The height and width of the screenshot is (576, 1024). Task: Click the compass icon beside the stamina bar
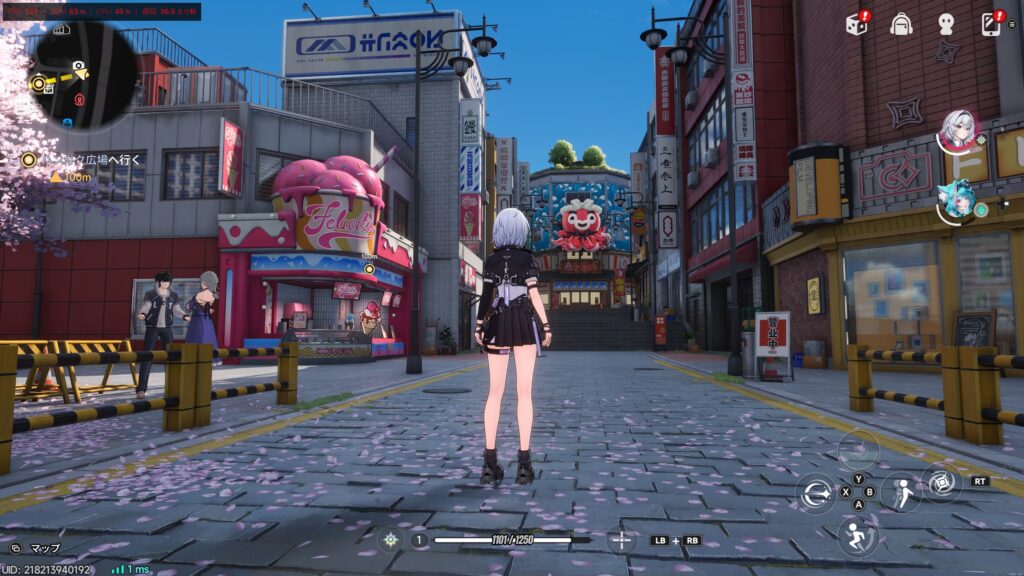pyautogui.click(x=390, y=540)
